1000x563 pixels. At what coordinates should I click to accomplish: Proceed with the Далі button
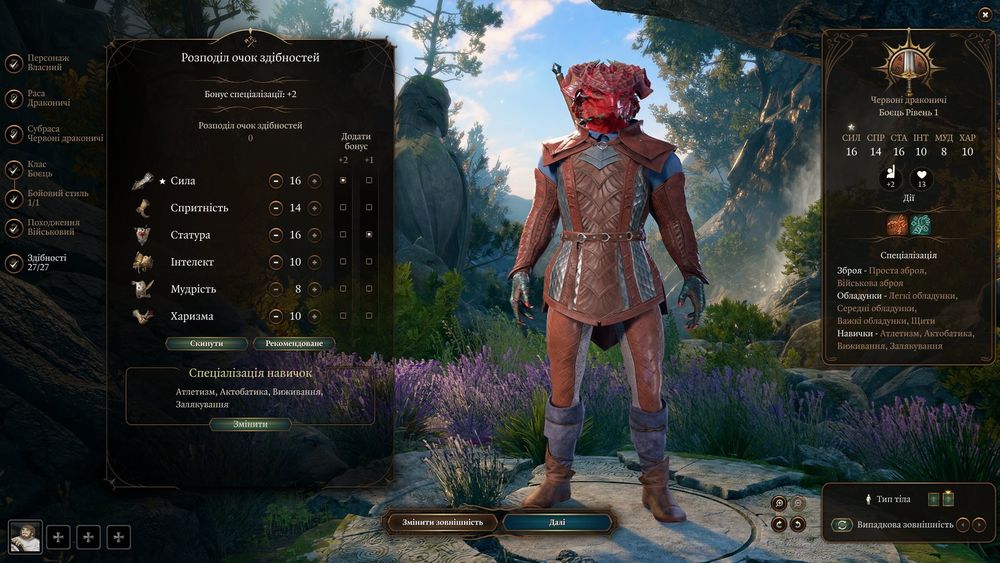point(557,522)
